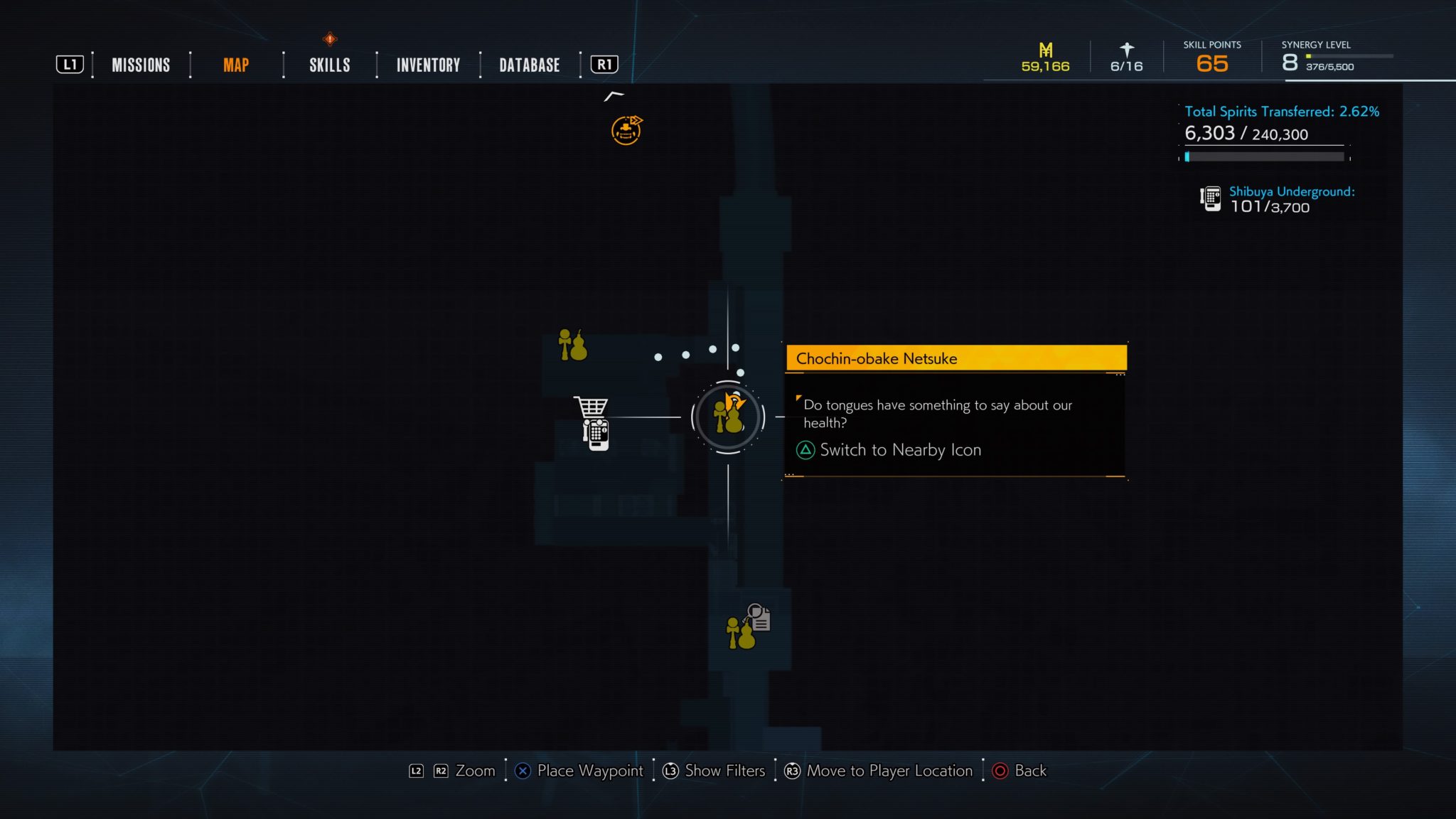Open the R1 next menu shortcut

pyautogui.click(x=604, y=64)
